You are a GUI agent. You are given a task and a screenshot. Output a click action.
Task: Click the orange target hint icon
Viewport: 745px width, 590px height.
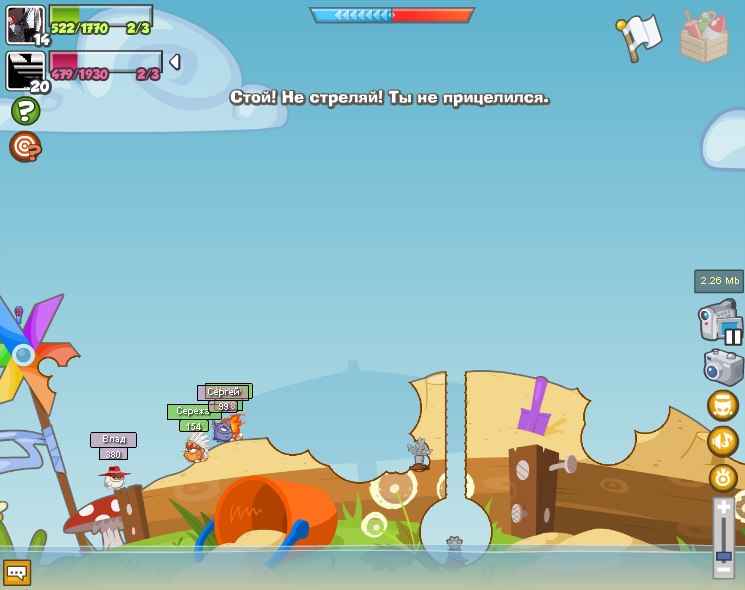tap(25, 147)
